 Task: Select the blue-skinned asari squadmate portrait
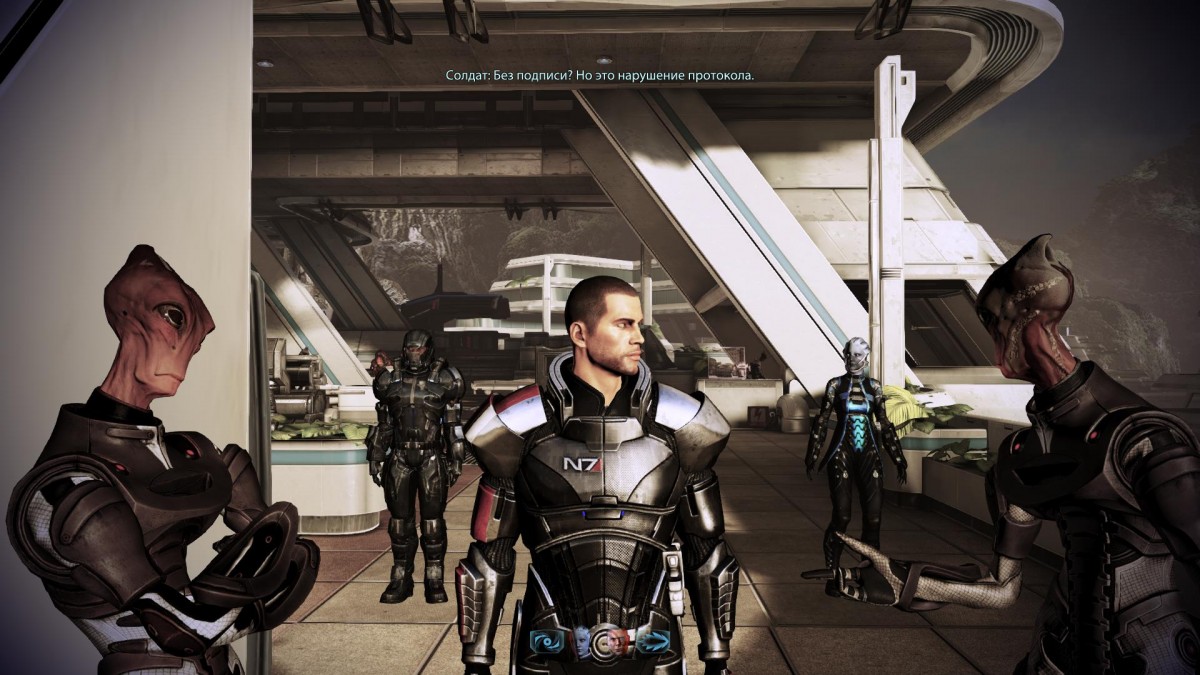tap(581, 641)
